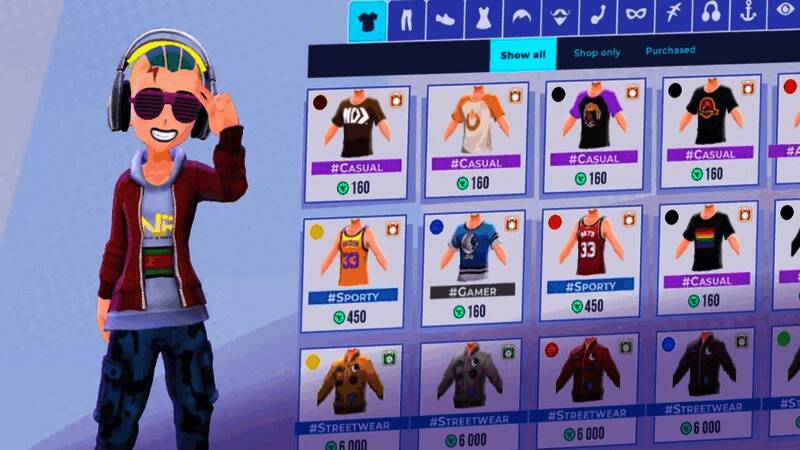The image size is (800, 450).
Task: Open the mask category tab
Action: [x=633, y=16]
